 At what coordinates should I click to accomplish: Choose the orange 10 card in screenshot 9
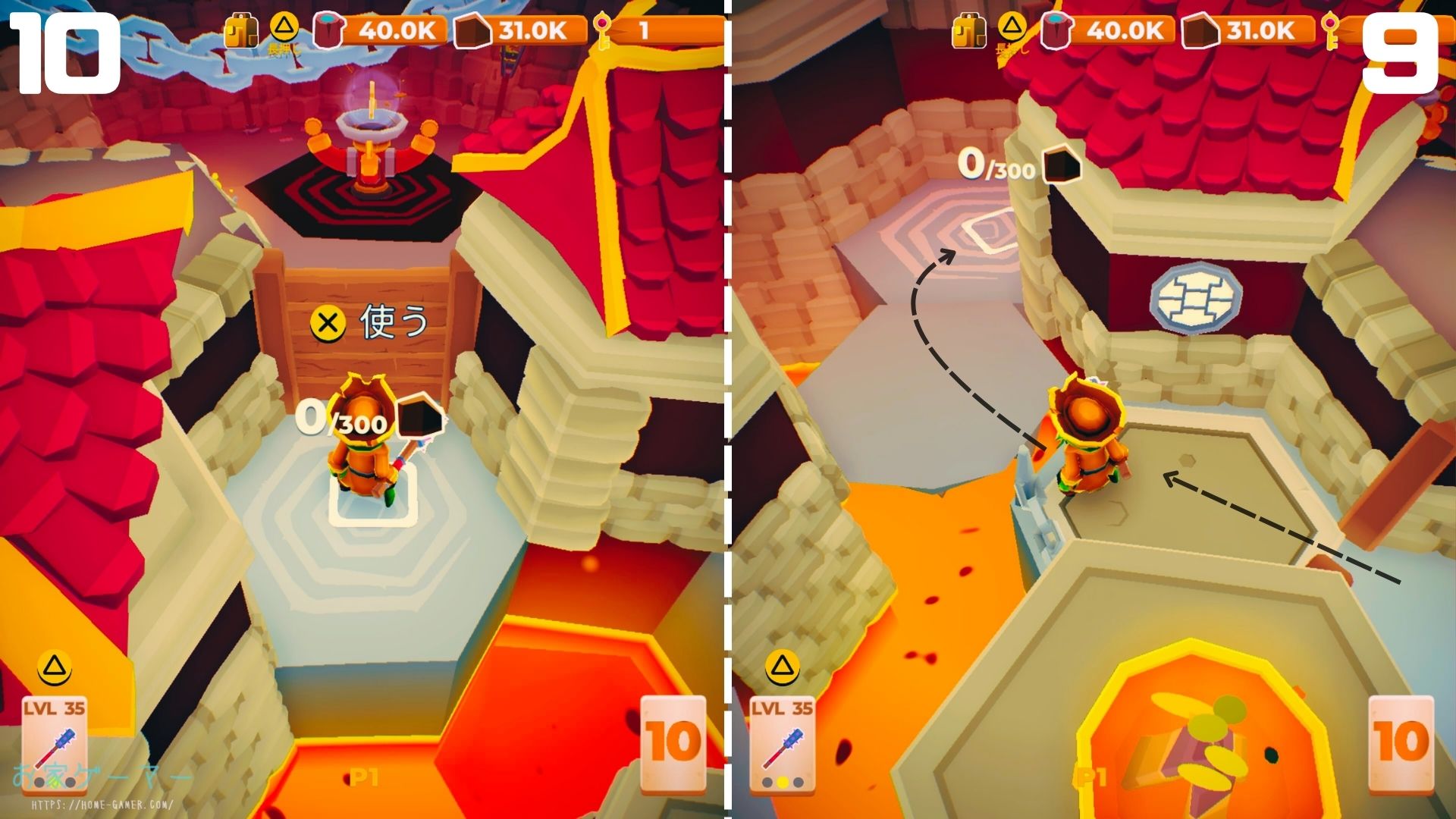(x=1401, y=742)
